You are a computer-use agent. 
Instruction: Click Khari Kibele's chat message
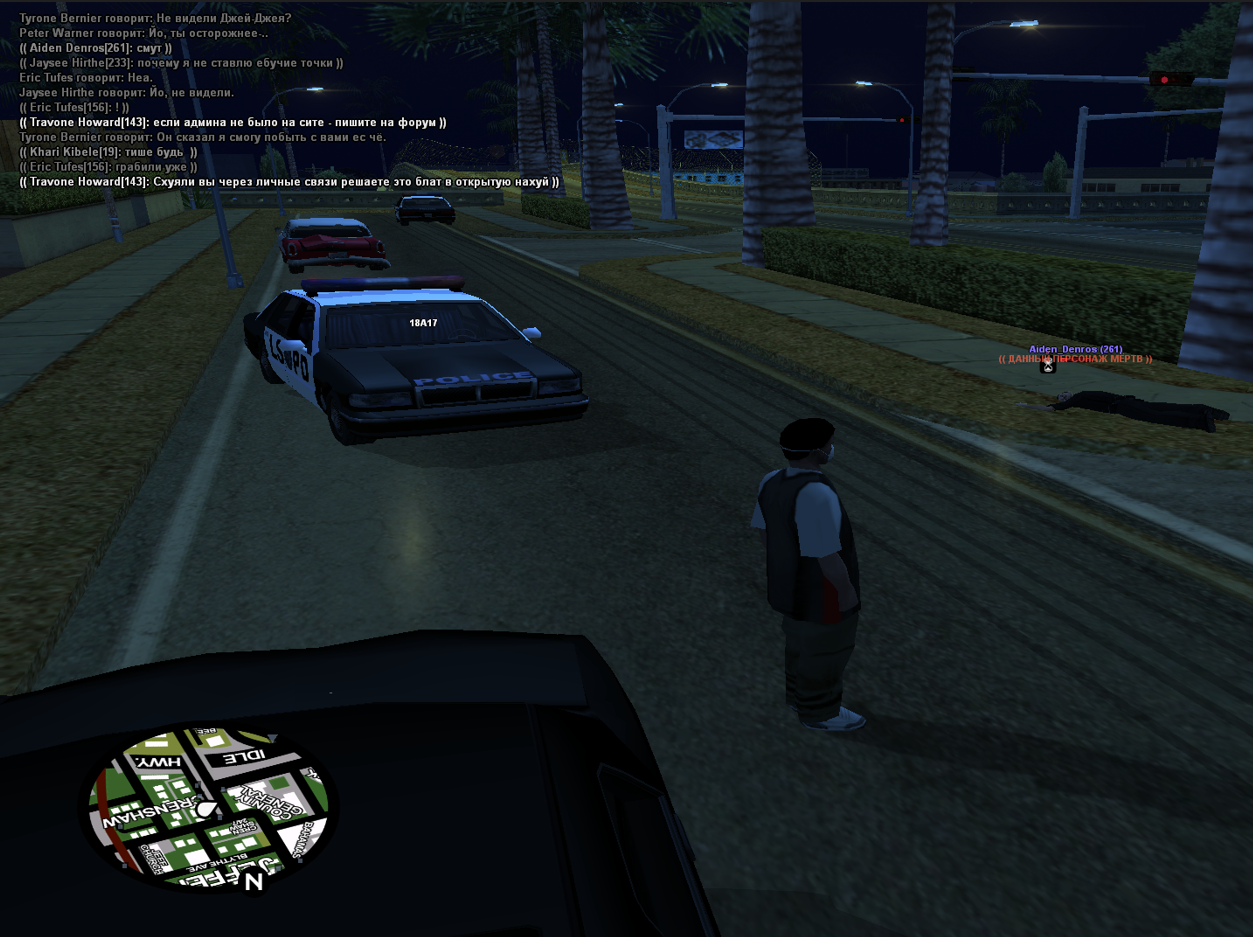108,152
